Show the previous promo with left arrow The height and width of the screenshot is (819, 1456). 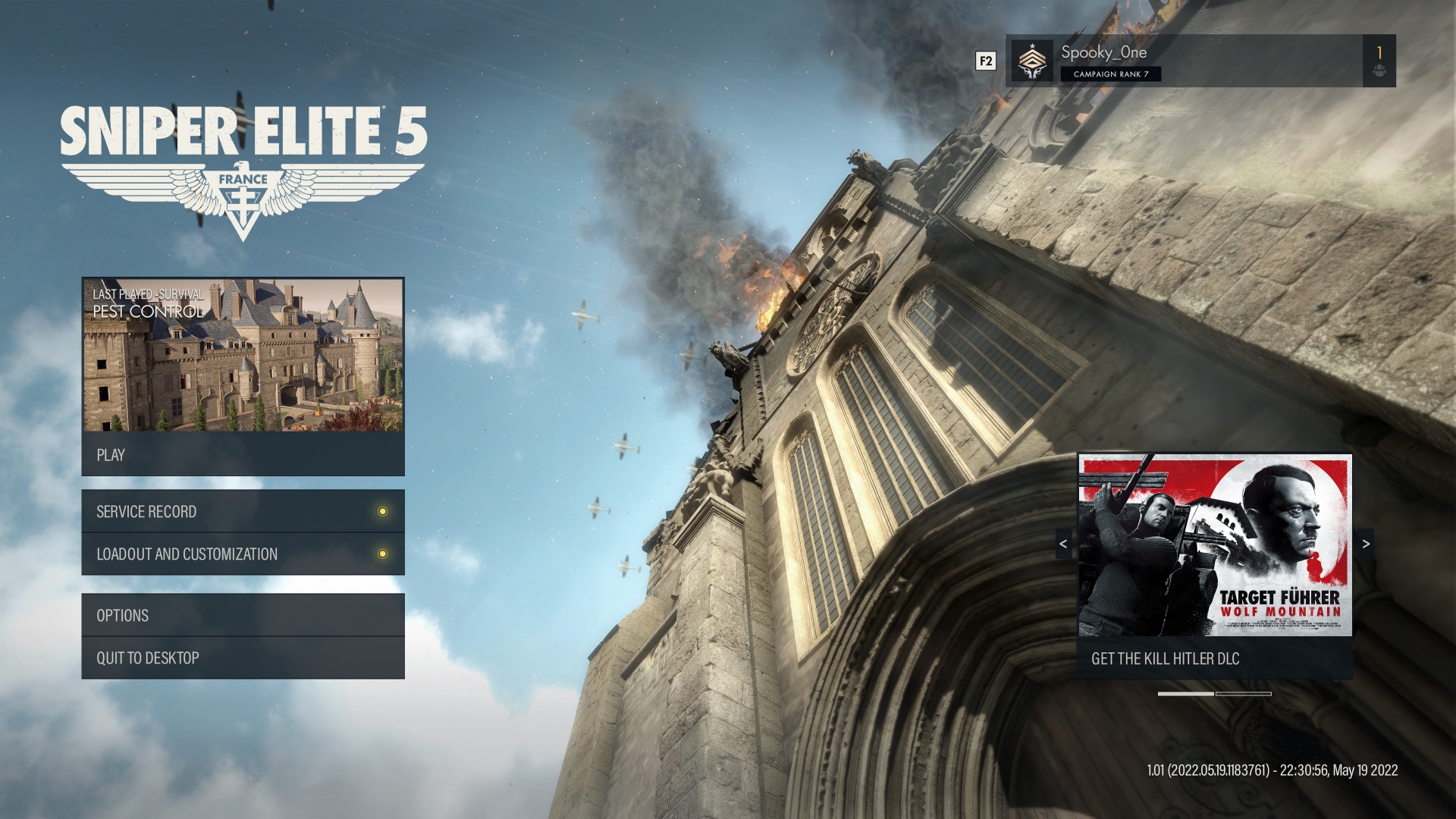1063,544
